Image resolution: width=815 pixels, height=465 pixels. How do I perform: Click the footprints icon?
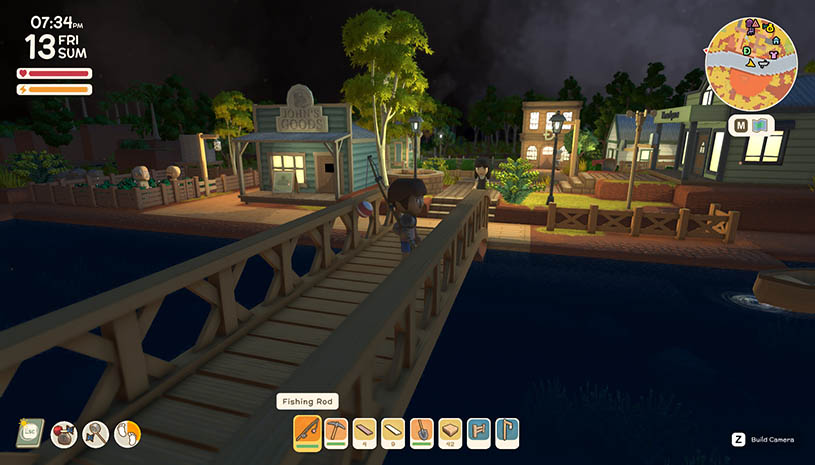tap(127, 433)
